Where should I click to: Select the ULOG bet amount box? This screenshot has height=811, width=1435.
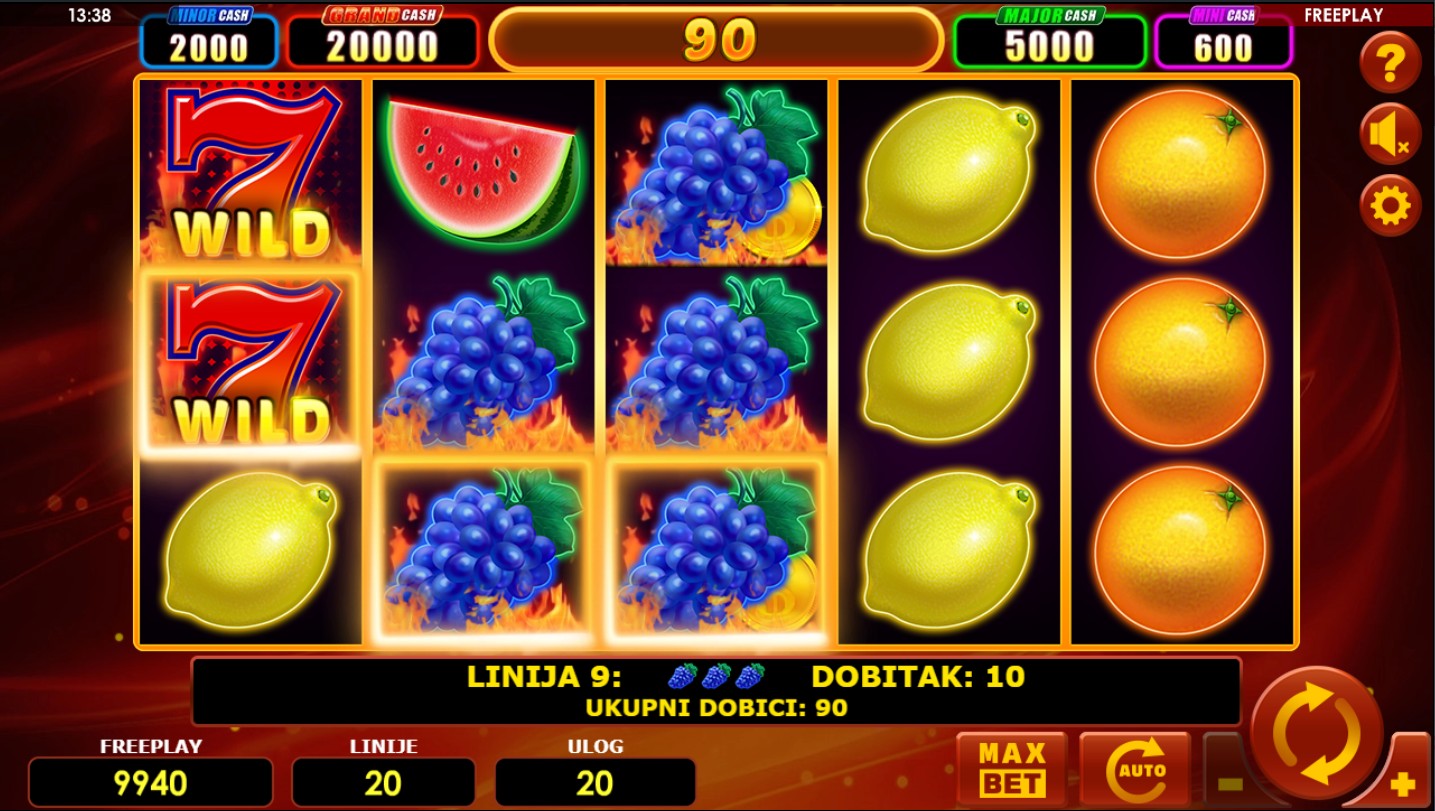click(595, 782)
